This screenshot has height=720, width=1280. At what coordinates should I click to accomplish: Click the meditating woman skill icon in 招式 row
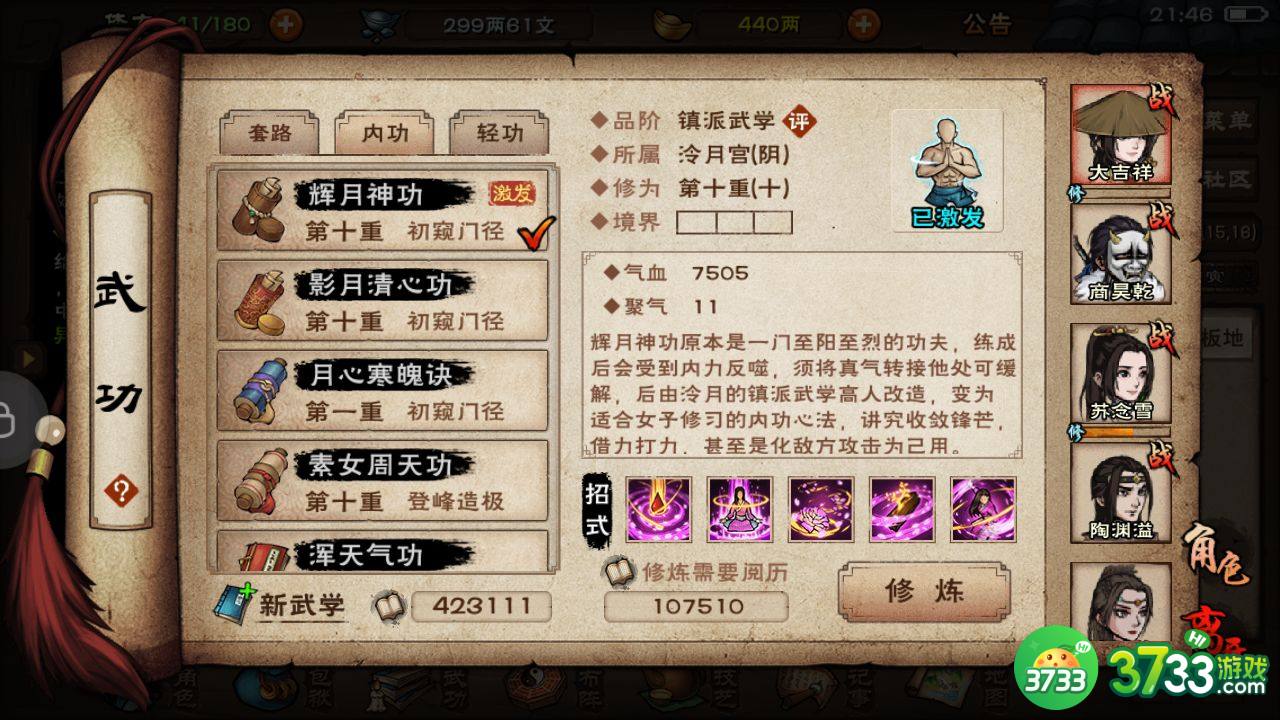click(738, 510)
